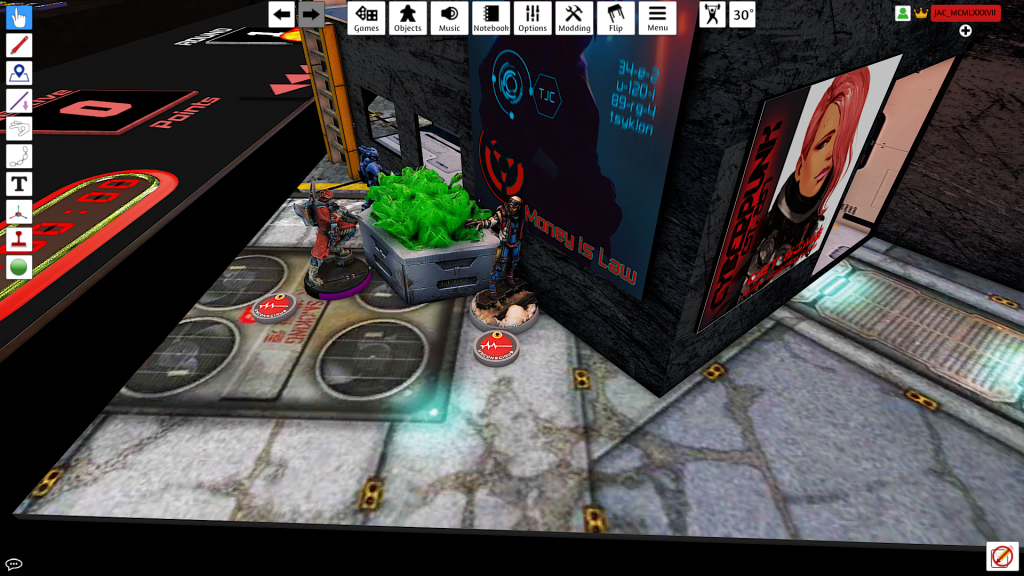The height and width of the screenshot is (576, 1024).
Task: Open the main Menu
Action: click(657, 17)
